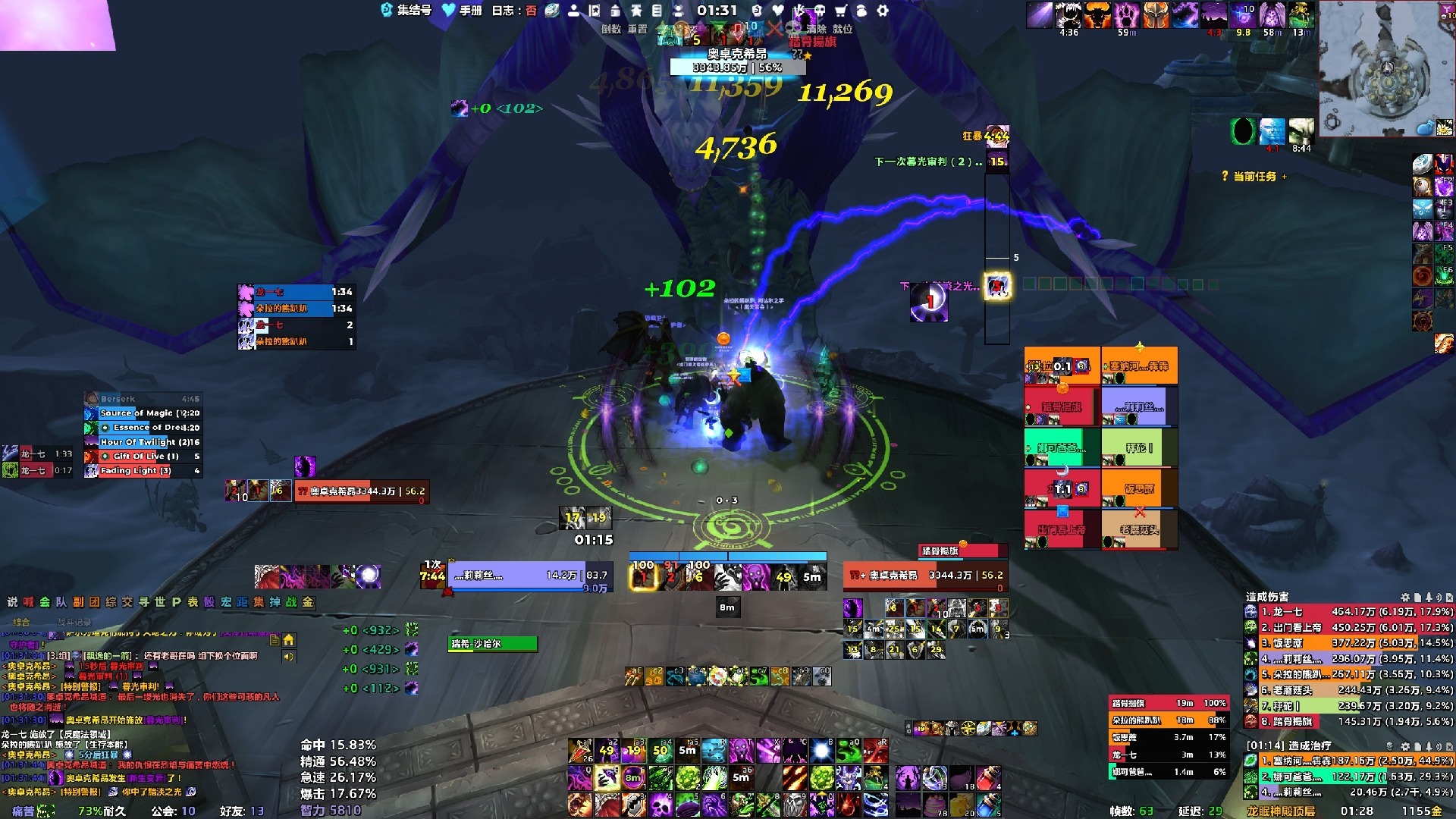
Task: Target the 奥卓克希昂 boss frame near the raid cooldown icons
Action: coord(925,576)
